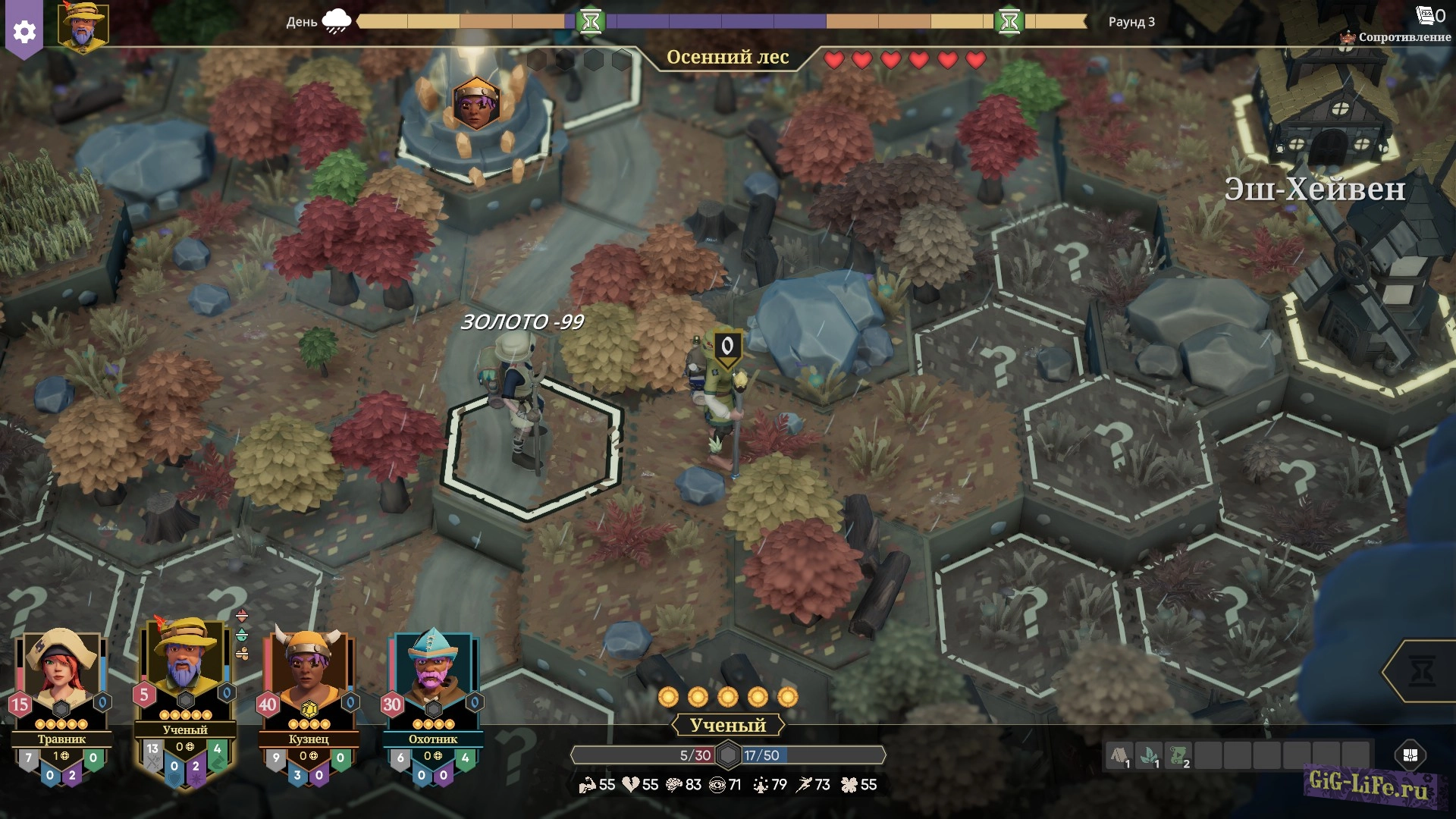Click the Ученый name banner
Screen dimensions: 1456x819
click(x=727, y=725)
